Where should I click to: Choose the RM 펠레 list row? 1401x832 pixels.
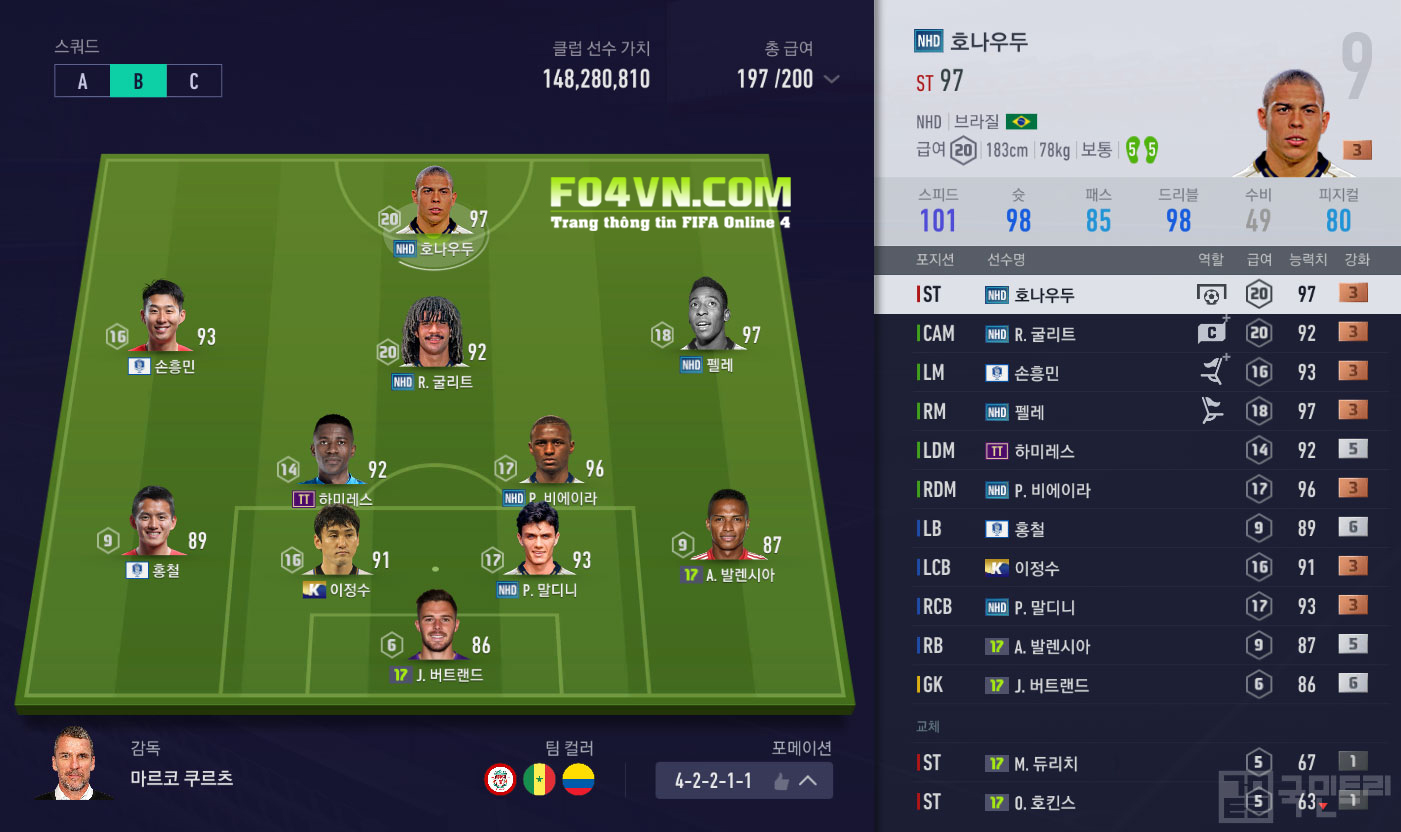pos(1137,412)
